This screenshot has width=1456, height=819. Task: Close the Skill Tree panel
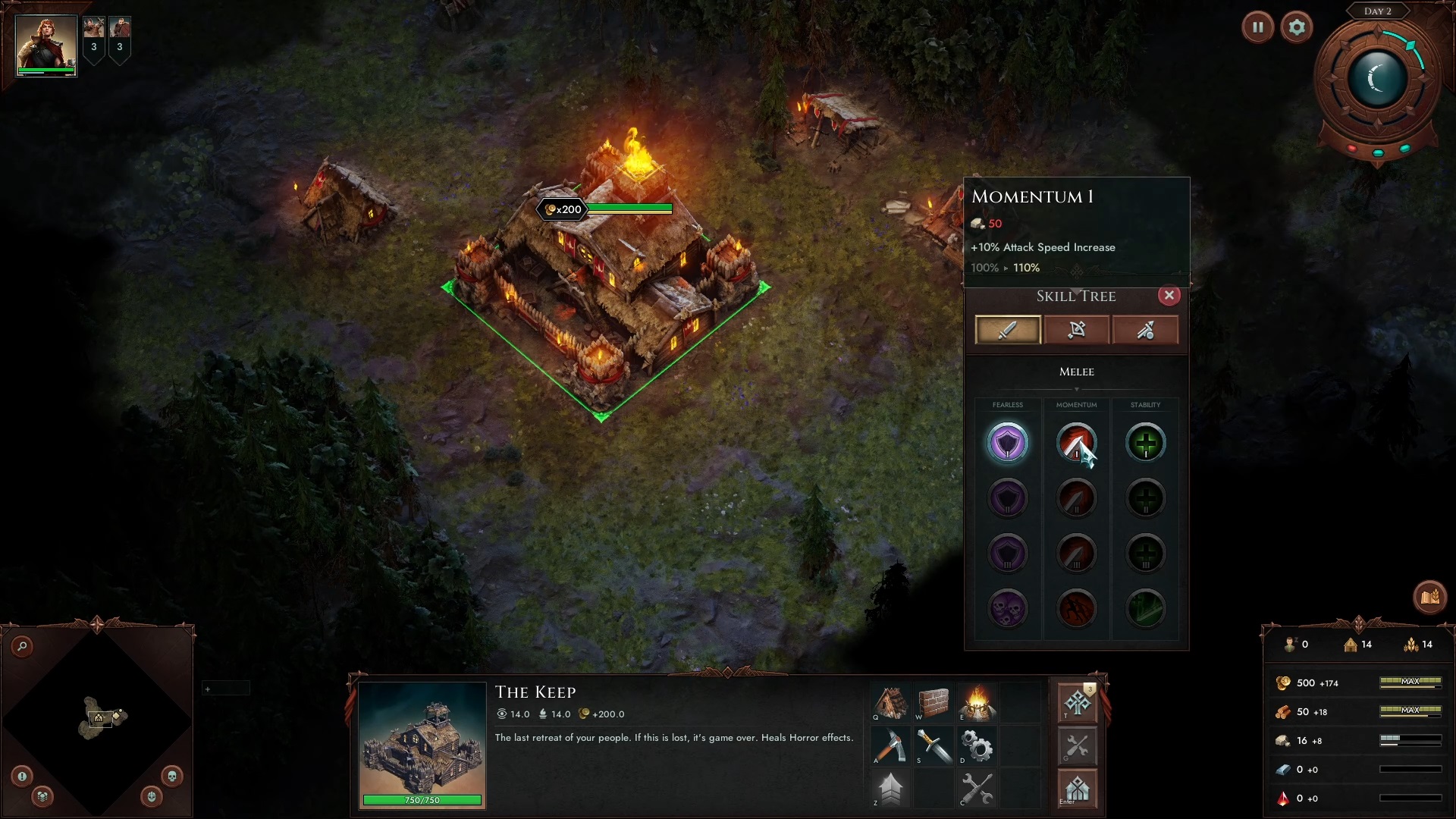tap(1169, 296)
